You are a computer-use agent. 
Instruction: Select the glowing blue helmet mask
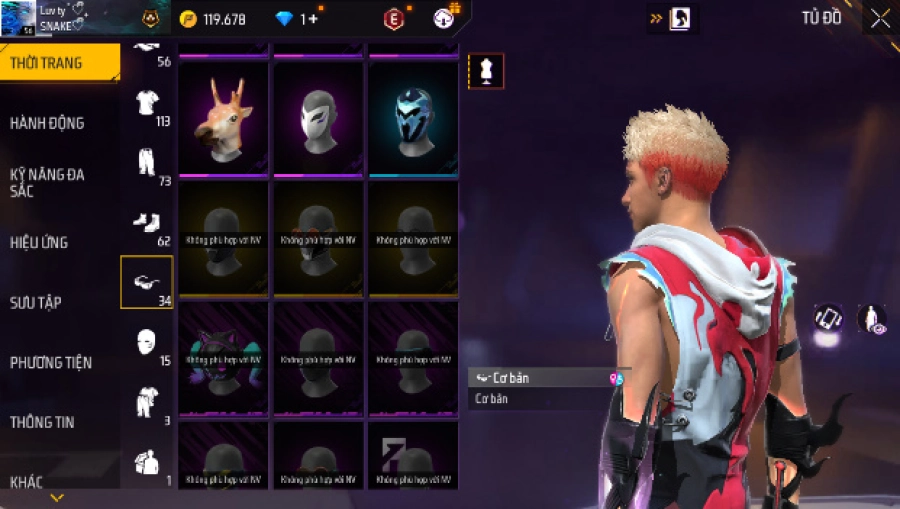click(413, 118)
